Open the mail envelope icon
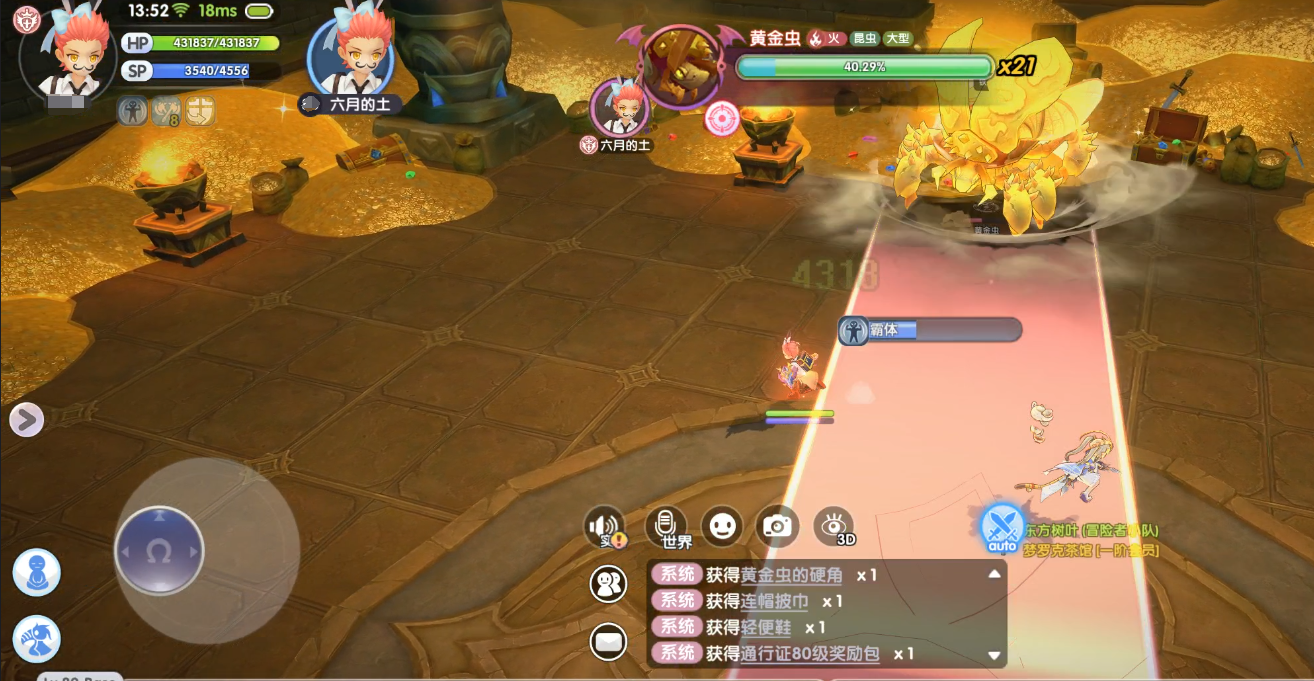 click(x=608, y=640)
